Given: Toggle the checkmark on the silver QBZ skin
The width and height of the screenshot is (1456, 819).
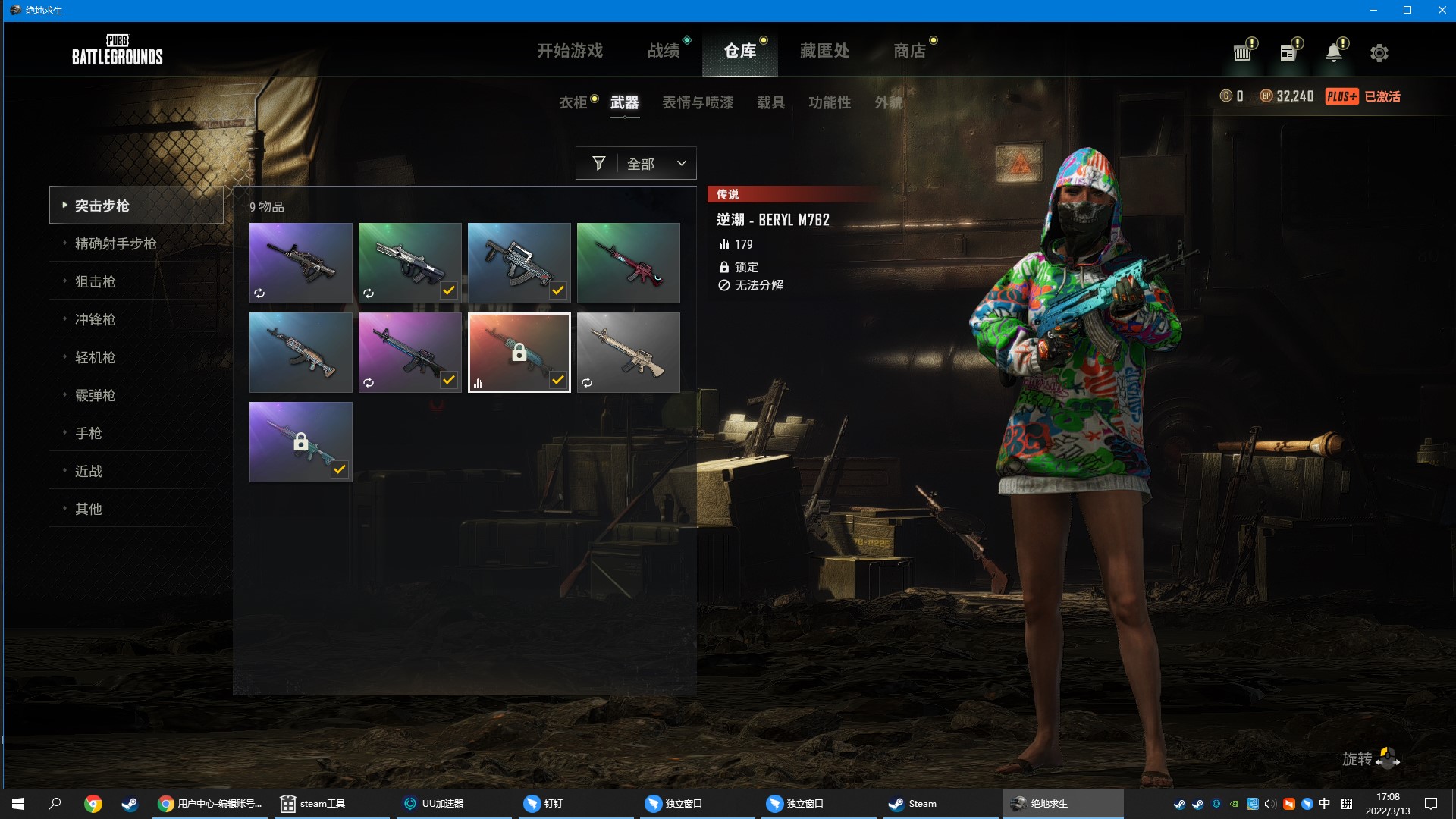Looking at the screenshot, I should [447, 290].
